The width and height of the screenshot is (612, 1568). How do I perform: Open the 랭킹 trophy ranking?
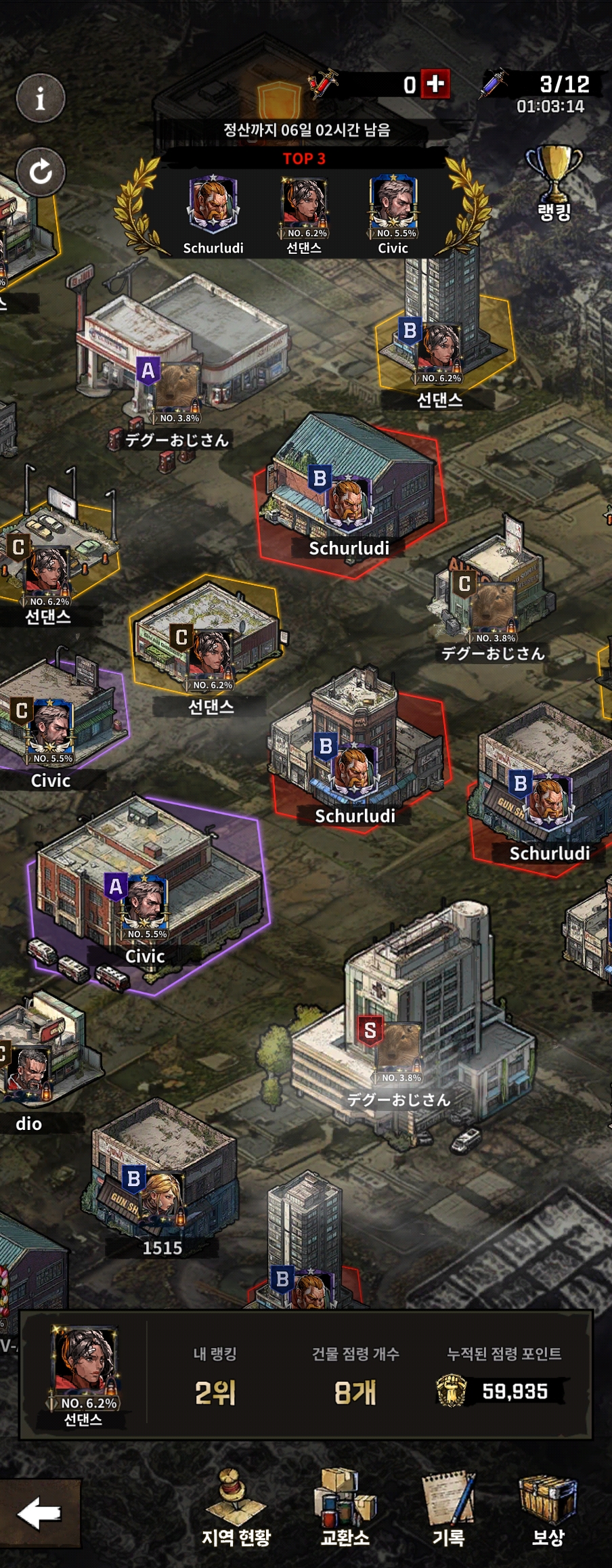click(554, 183)
